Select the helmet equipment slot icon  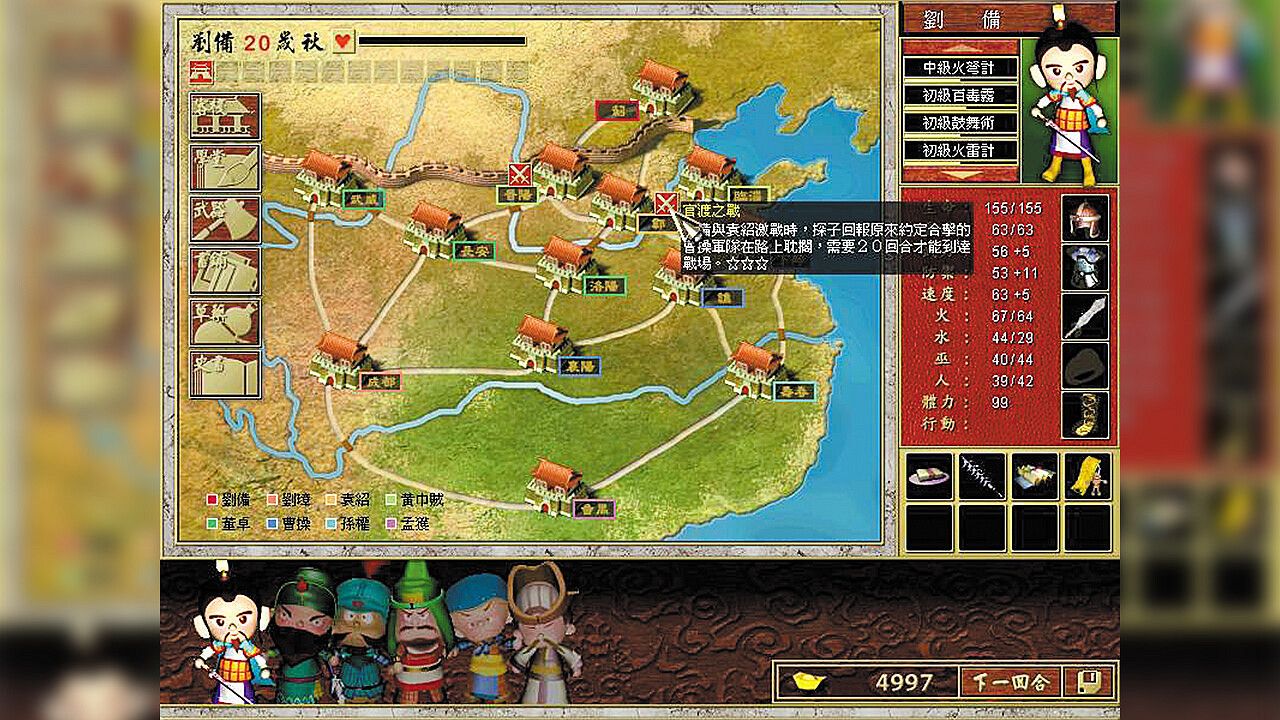point(1086,218)
